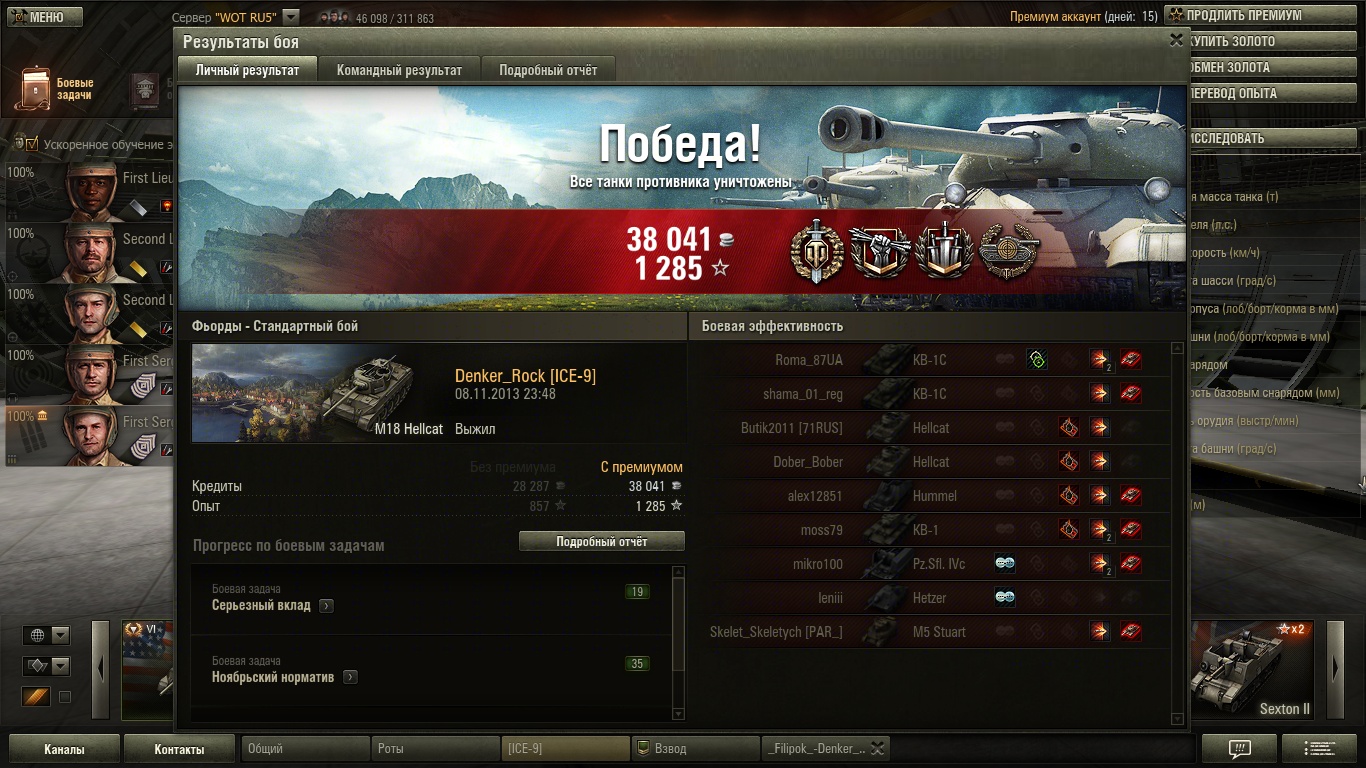
Task: Open the Контакты list
Action: coord(179,749)
